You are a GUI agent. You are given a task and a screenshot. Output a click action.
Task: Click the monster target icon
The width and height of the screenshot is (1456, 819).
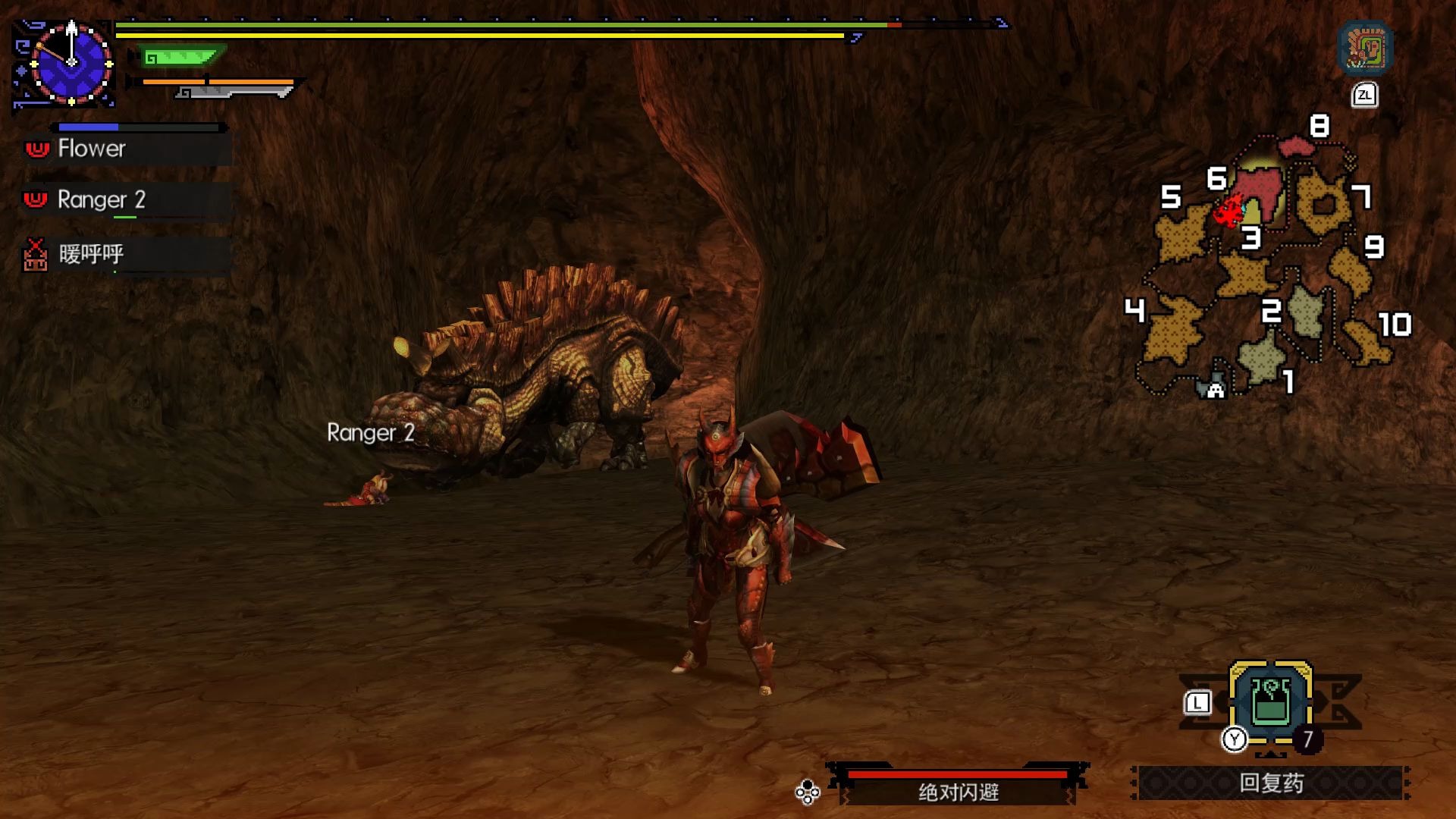[x=1366, y=49]
